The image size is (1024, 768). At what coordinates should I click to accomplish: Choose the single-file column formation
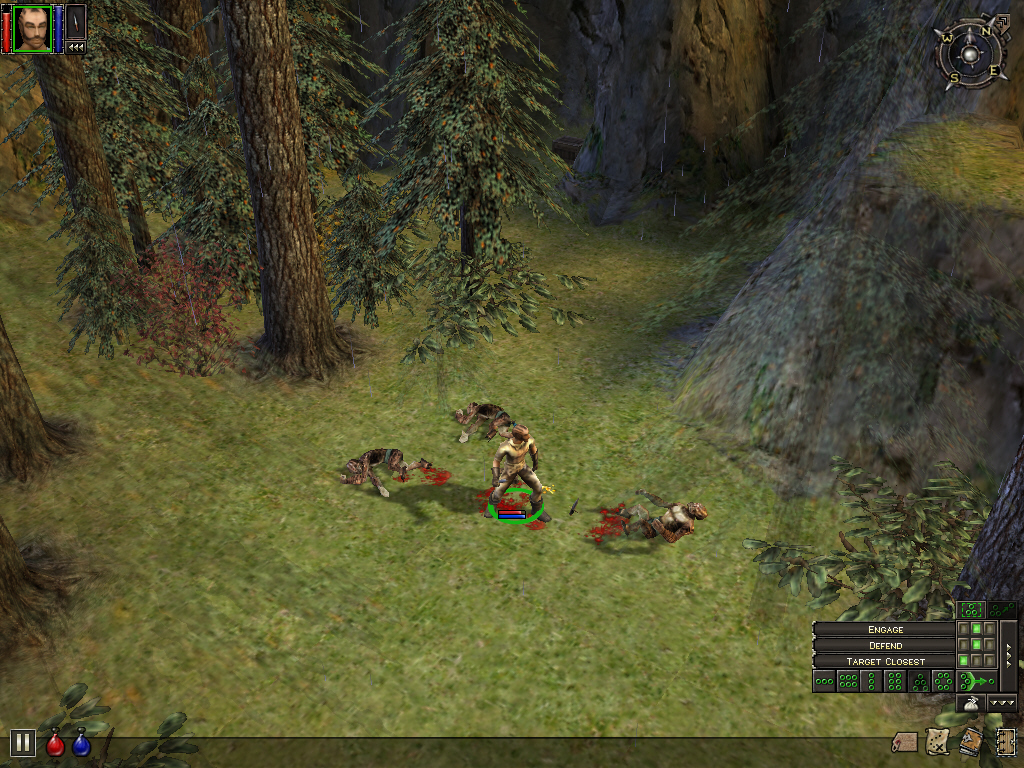[873, 682]
